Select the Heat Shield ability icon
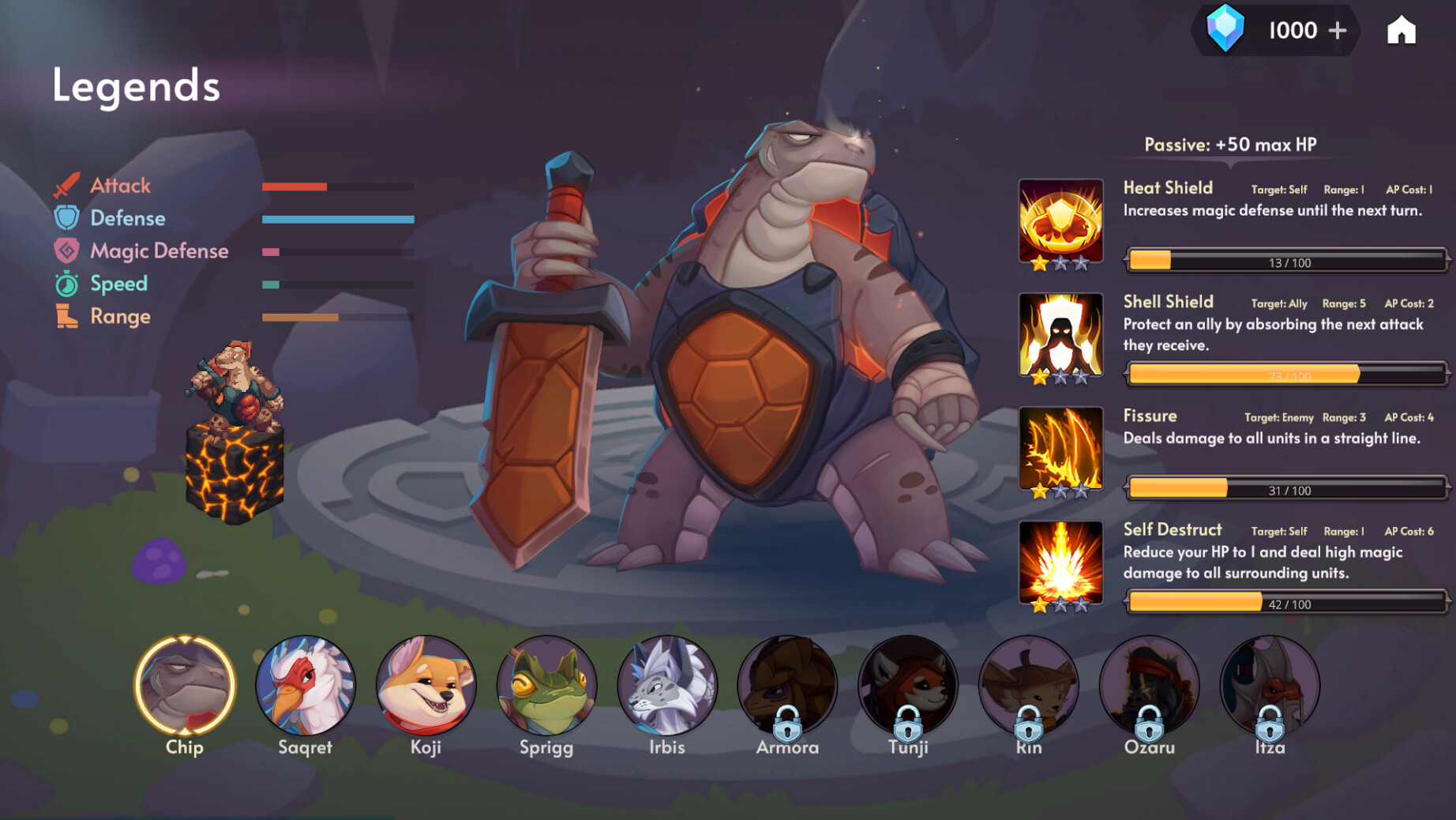1456x820 pixels. (x=1061, y=219)
